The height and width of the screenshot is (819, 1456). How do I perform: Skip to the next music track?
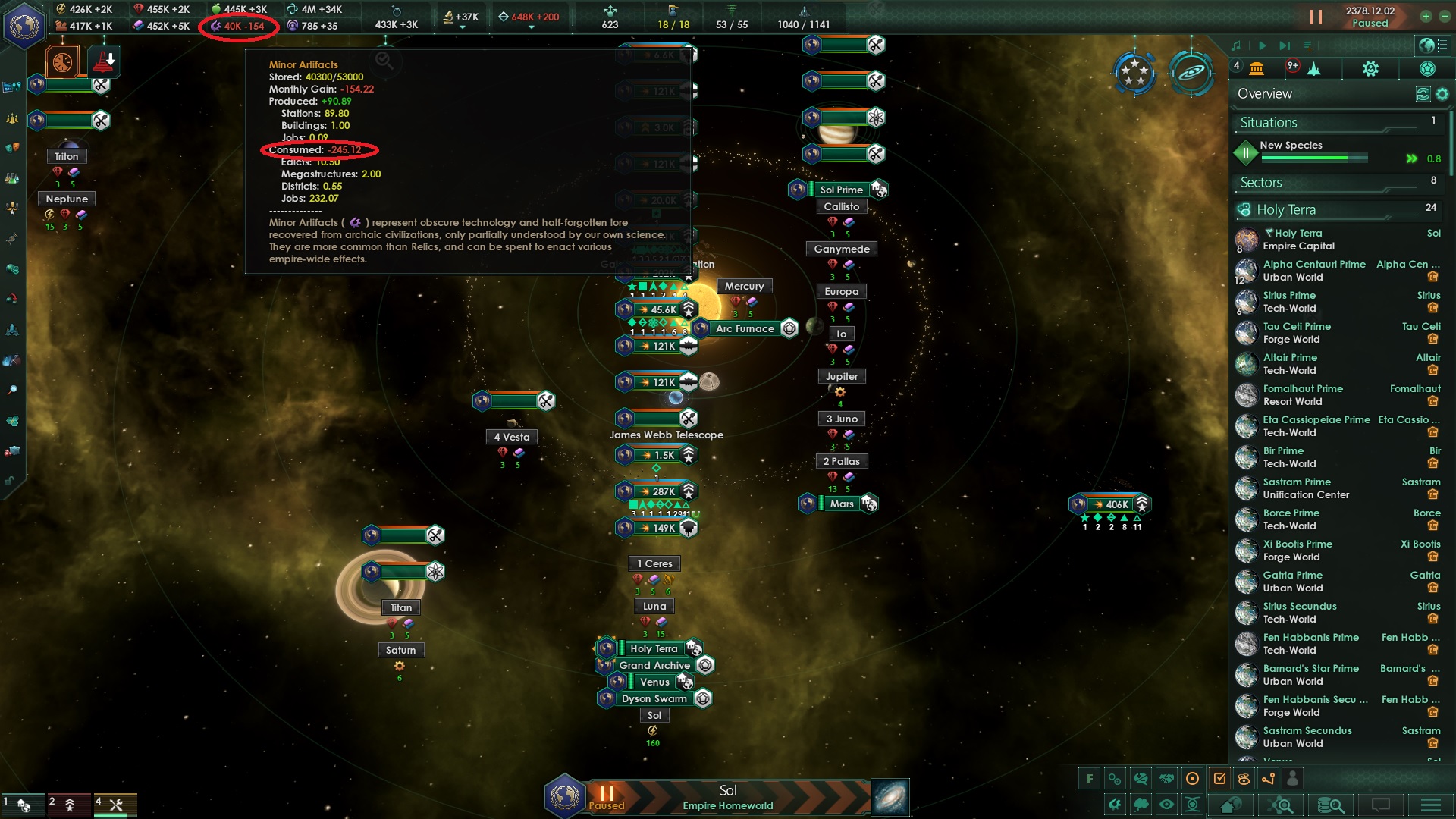point(1285,45)
